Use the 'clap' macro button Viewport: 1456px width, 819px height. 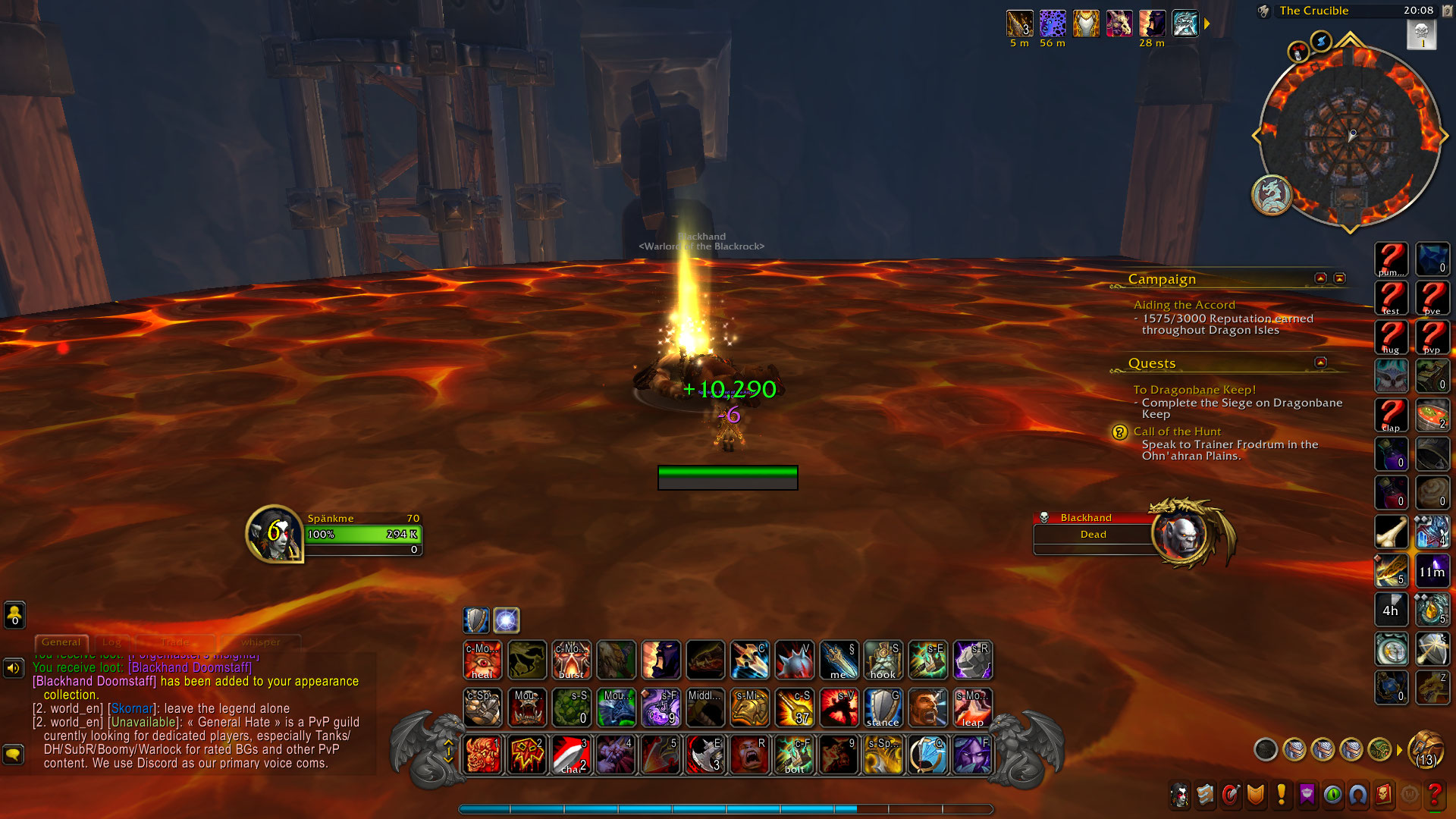coord(1391,415)
